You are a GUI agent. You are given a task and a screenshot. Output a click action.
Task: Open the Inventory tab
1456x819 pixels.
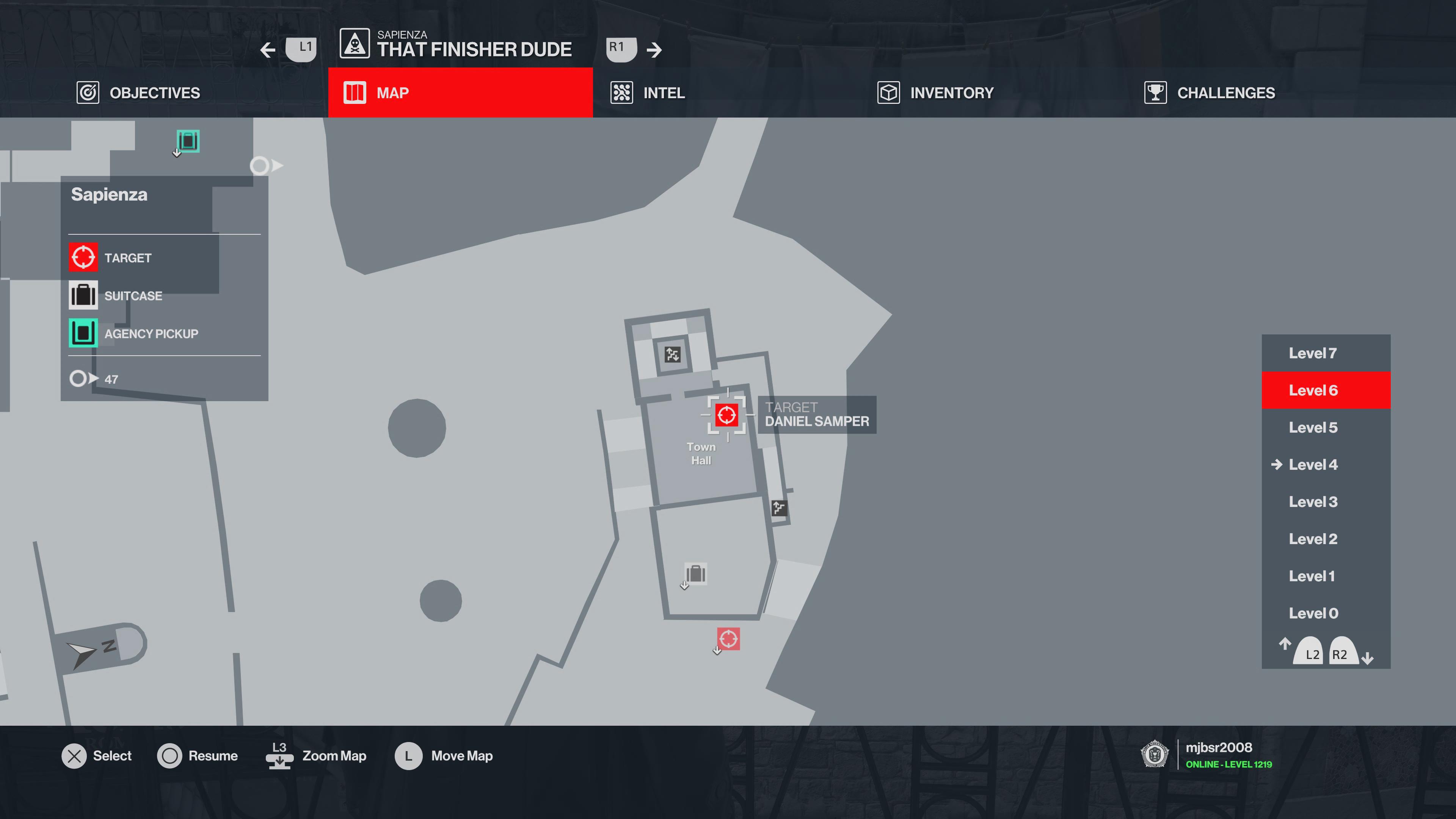click(x=935, y=93)
